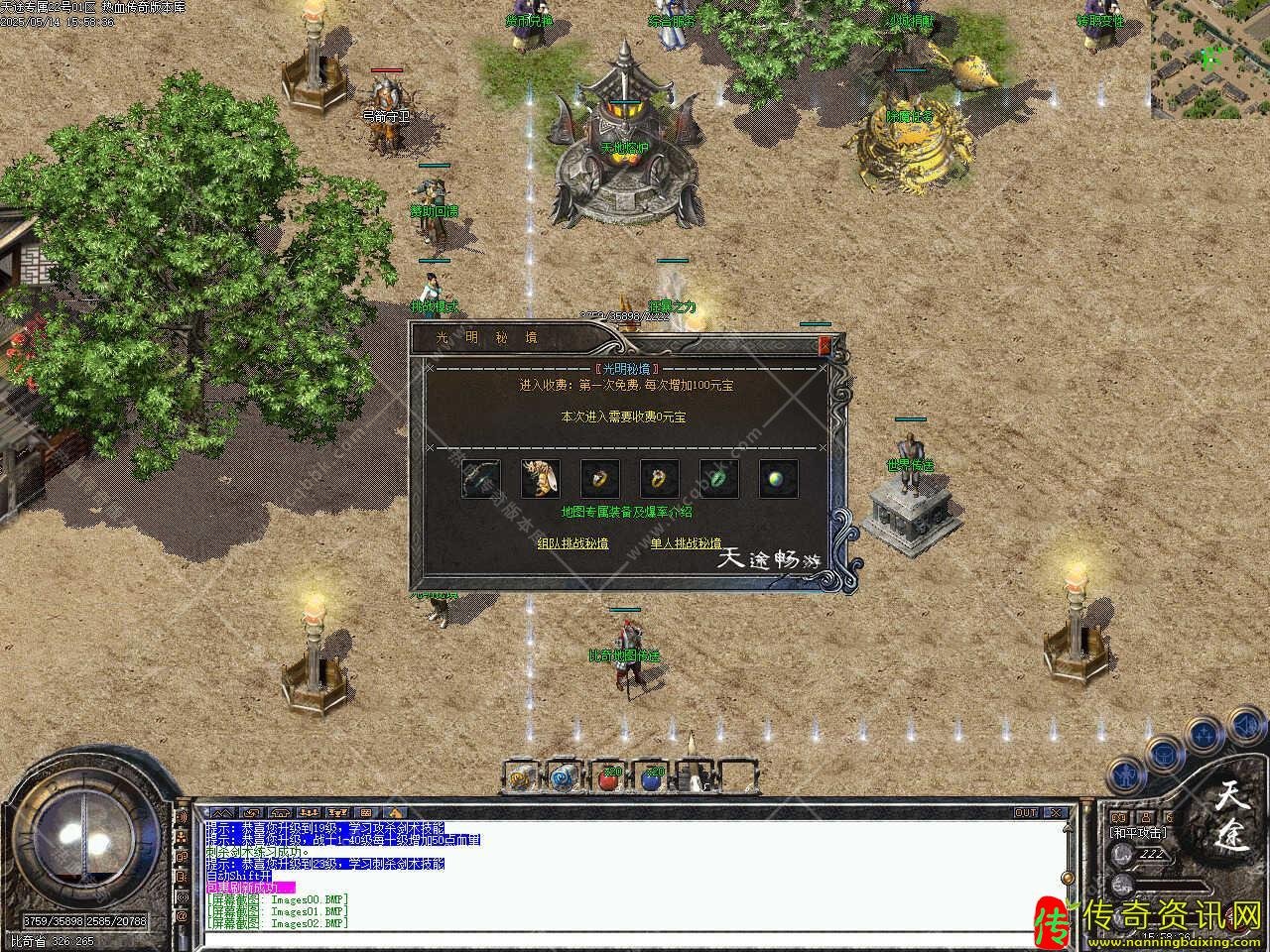
Task: Open 地图专属装备及爆率介绍 drop info link
Action: pos(626,513)
